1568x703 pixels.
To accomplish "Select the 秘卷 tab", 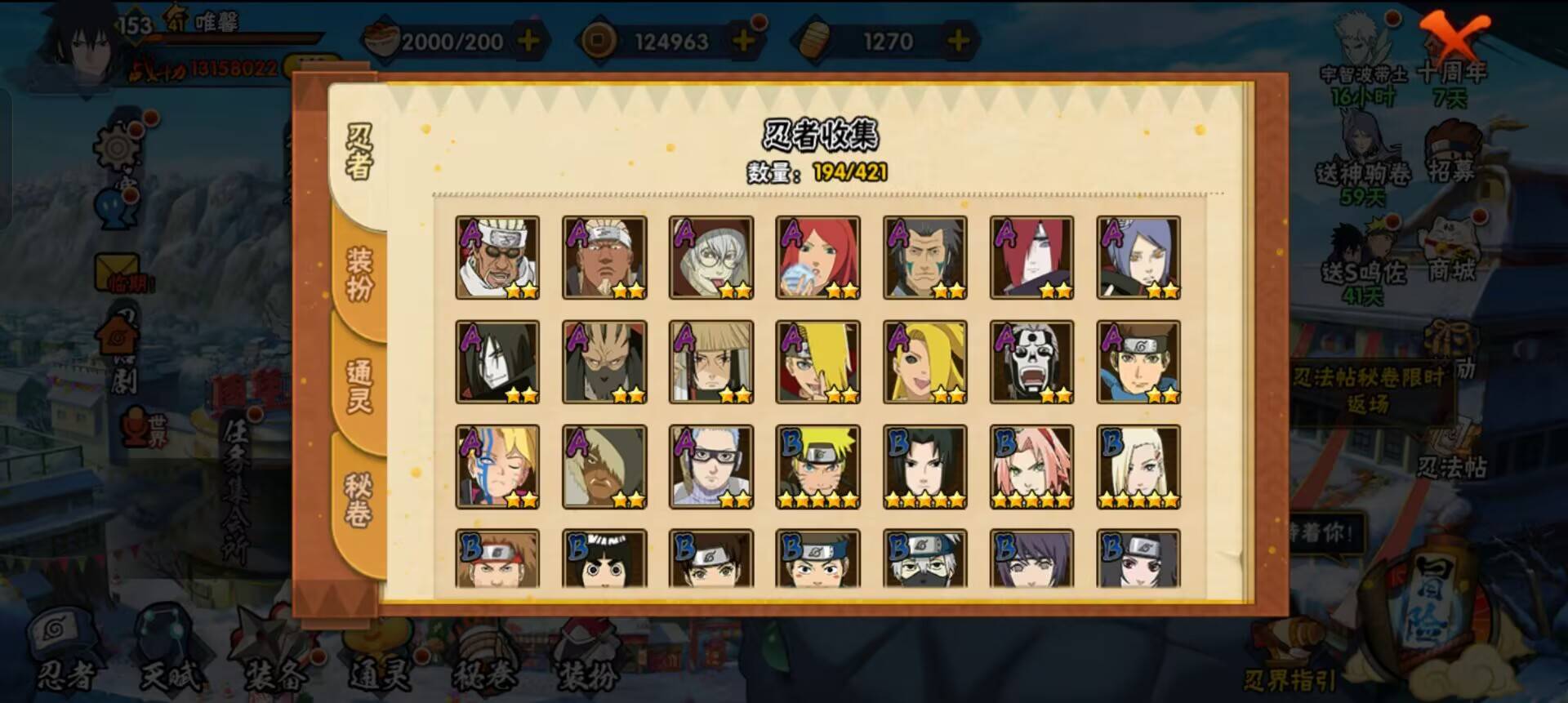I will [x=359, y=500].
